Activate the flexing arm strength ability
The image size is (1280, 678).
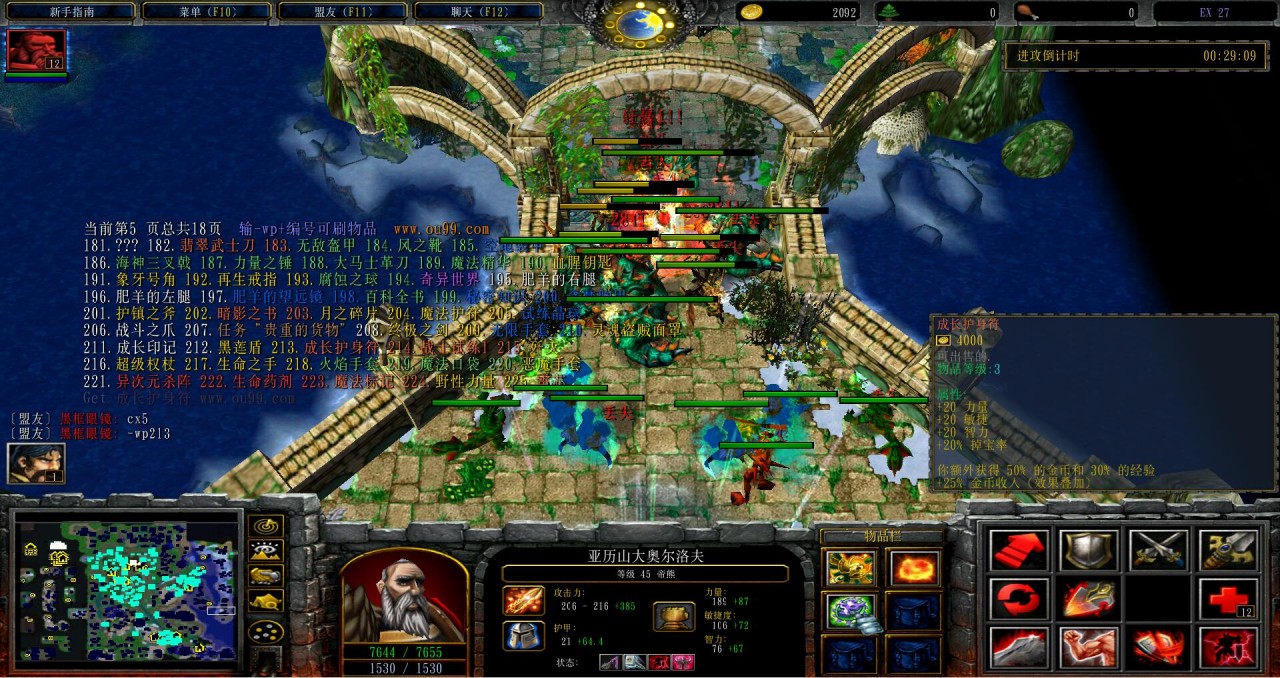point(1088,647)
